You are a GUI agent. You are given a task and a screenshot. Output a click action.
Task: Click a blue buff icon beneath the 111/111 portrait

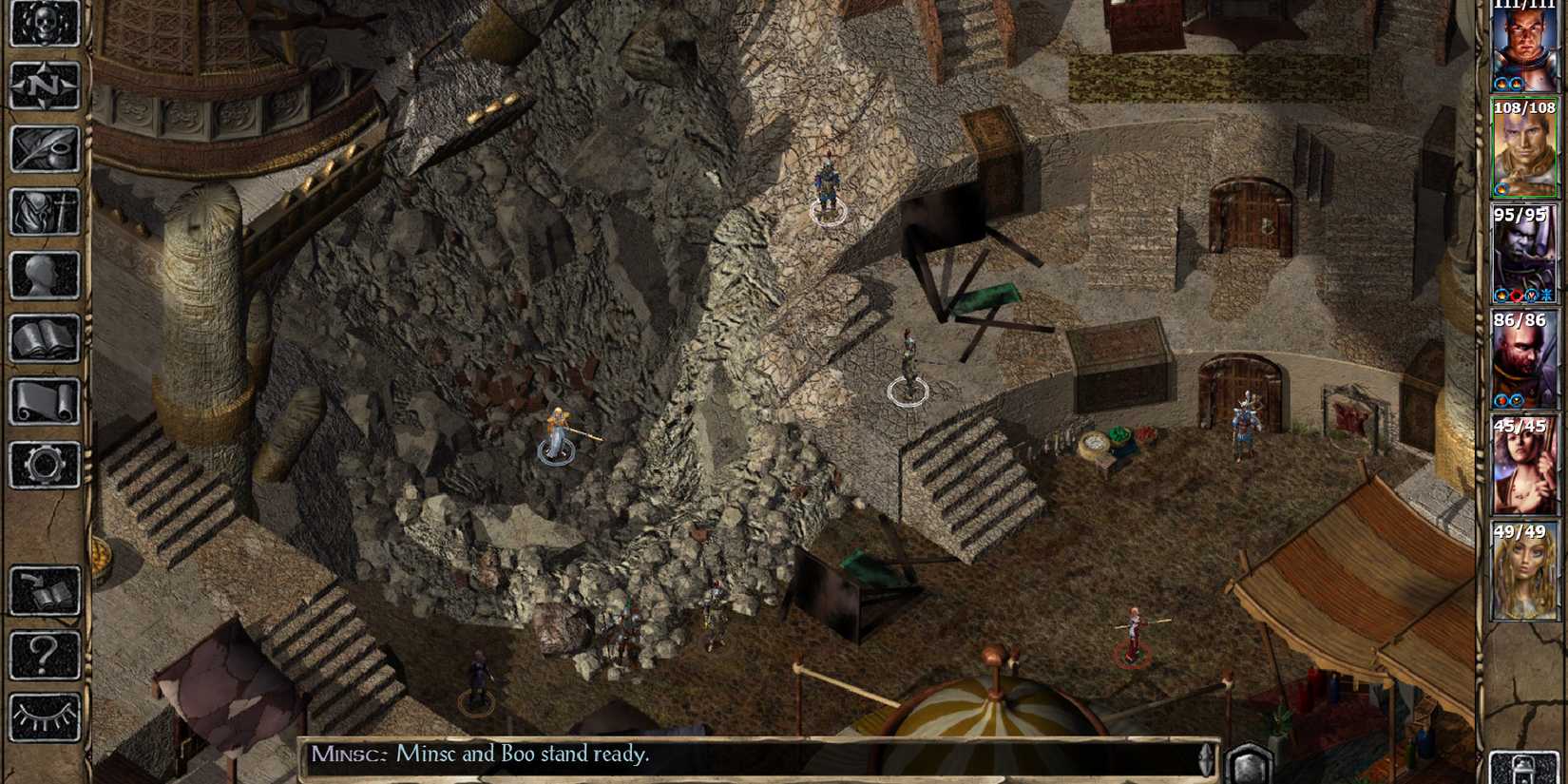[1500, 82]
